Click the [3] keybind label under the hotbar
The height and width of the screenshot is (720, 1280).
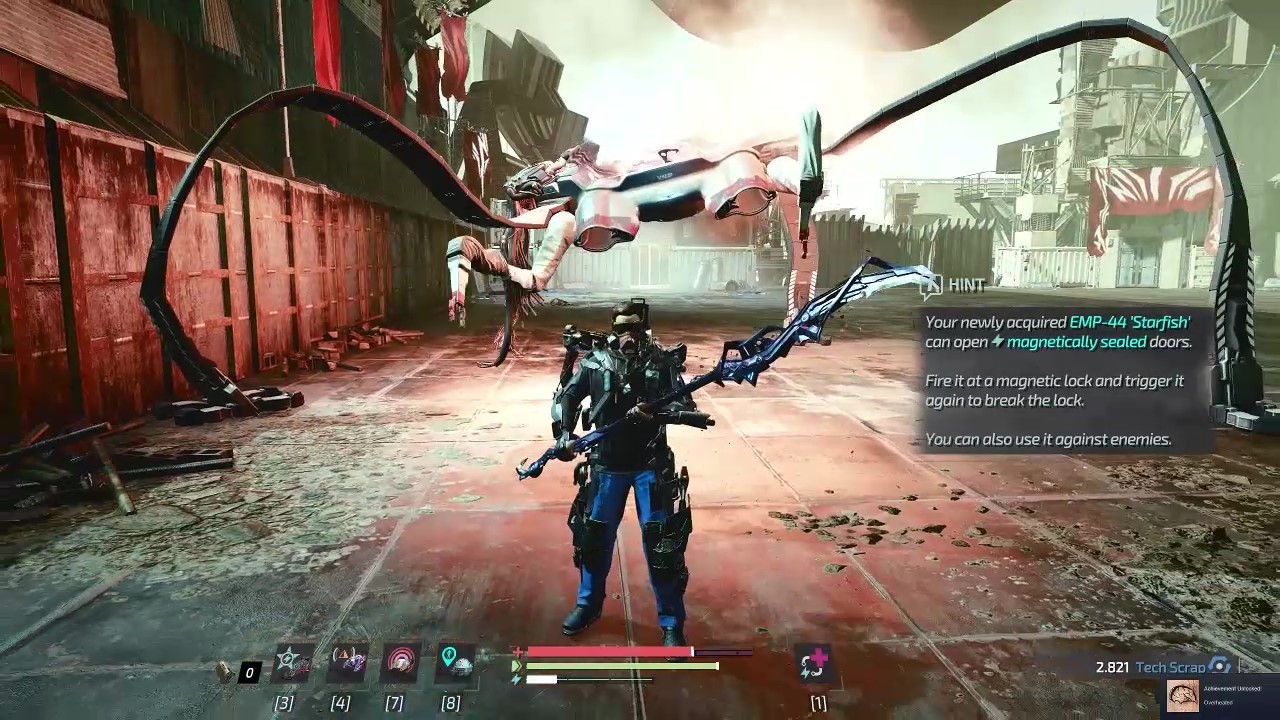coord(285,701)
